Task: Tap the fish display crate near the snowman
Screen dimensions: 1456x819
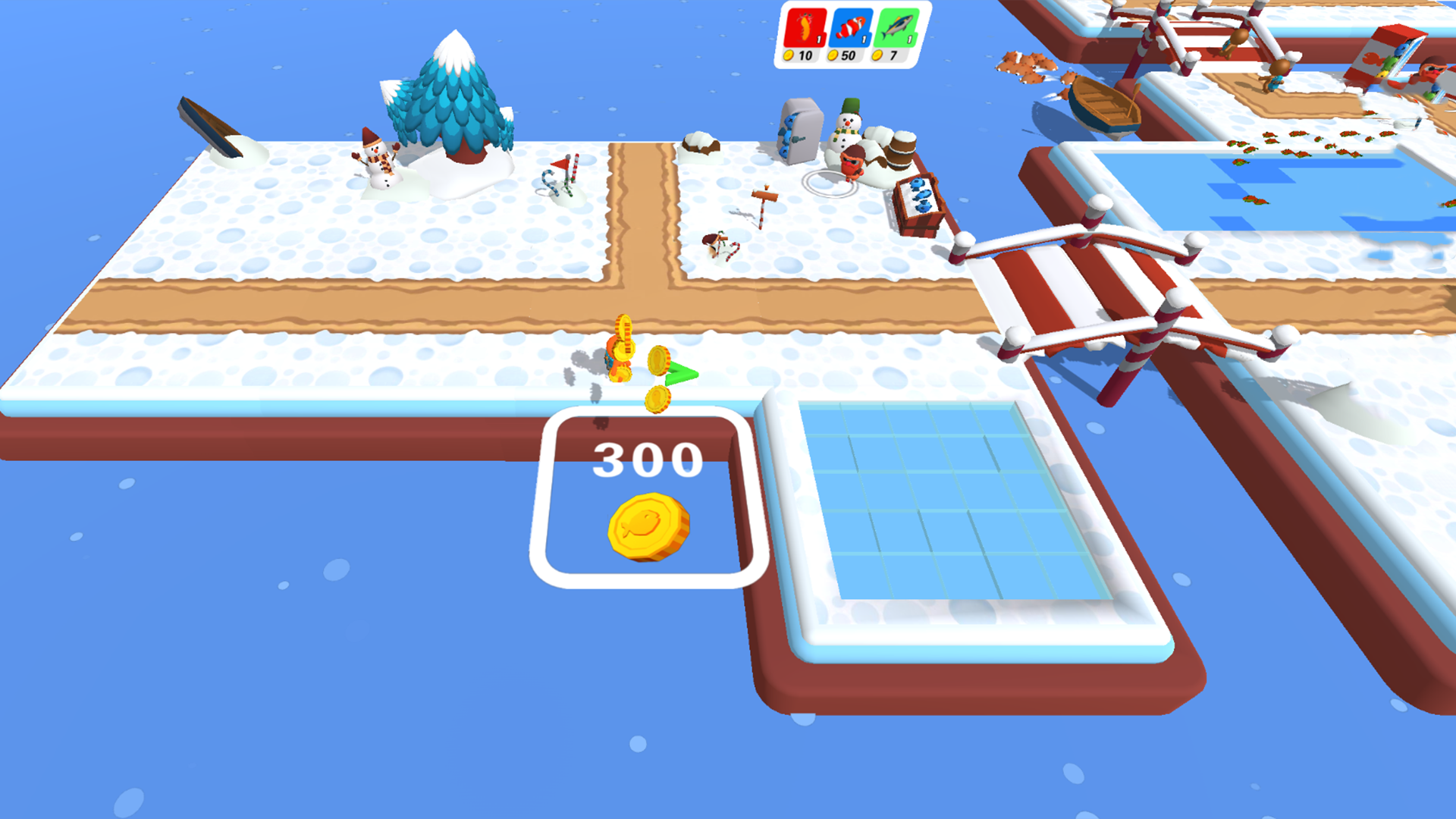Action: pyautogui.click(x=919, y=205)
